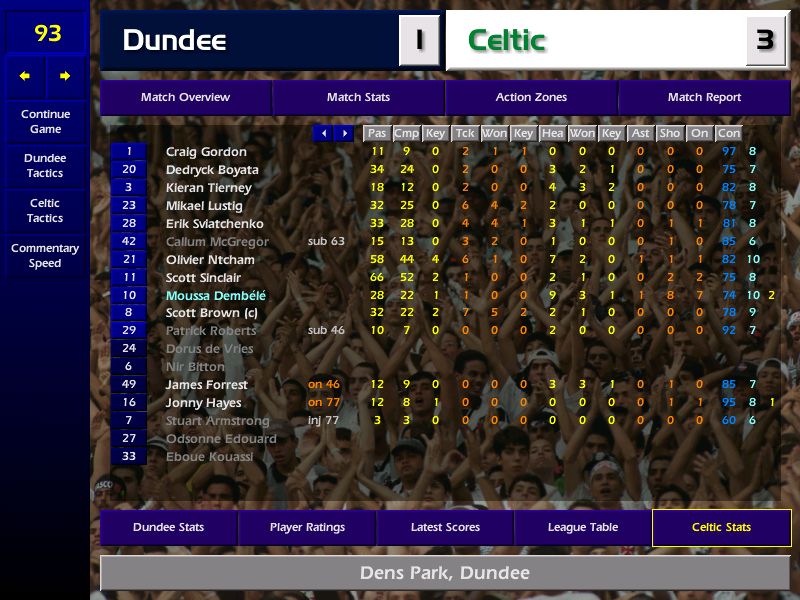The image size is (800, 600).
Task: Switch to the Match Overview tab
Action: (185, 97)
